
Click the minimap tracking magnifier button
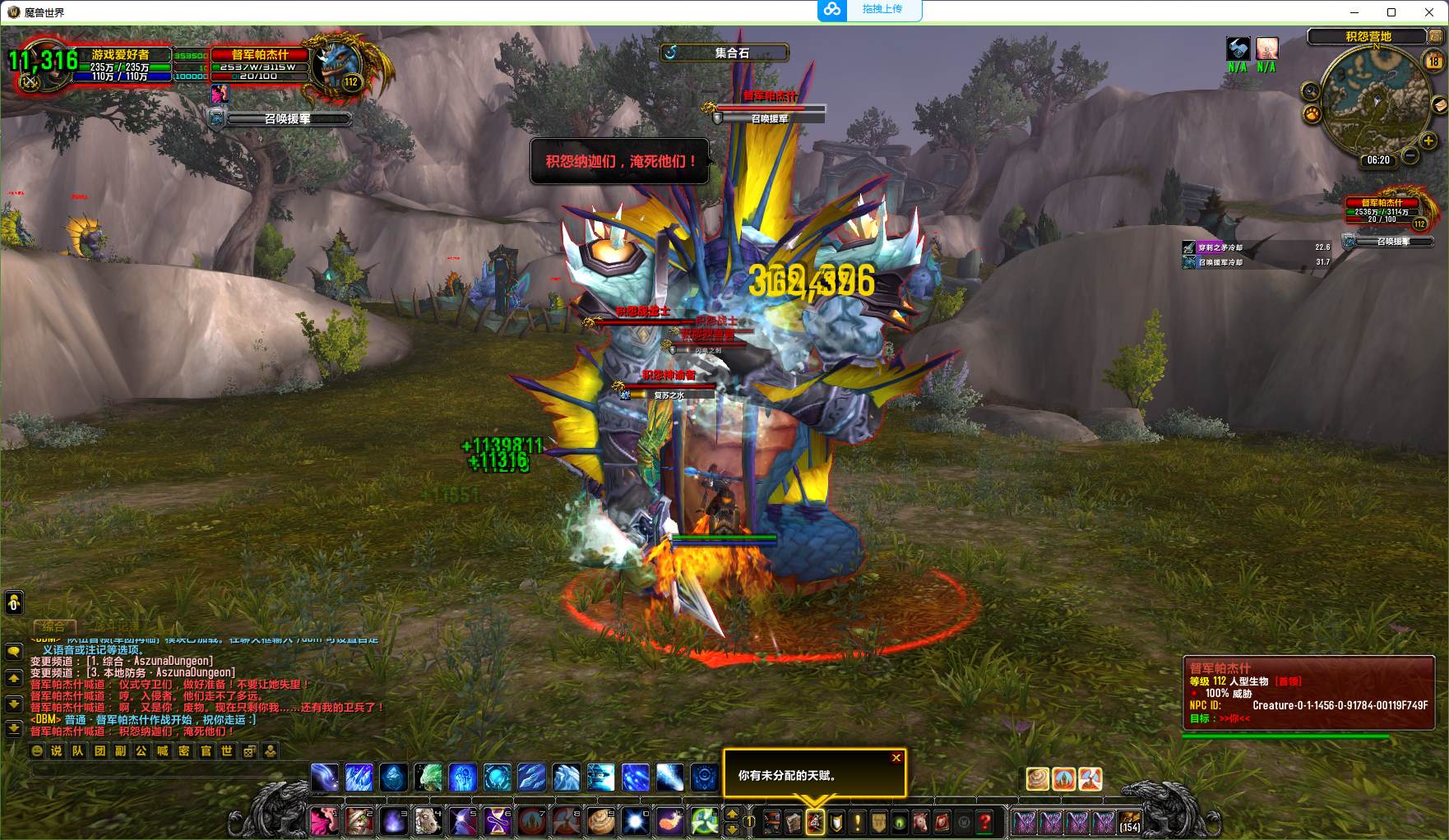pyautogui.click(x=1310, y=90)
